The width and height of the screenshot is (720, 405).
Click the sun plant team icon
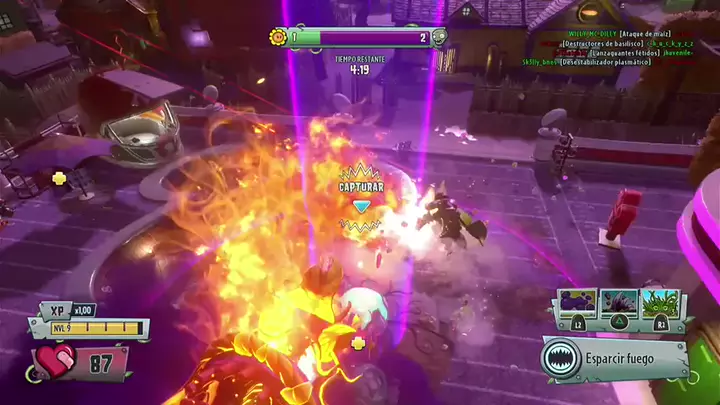click(x=277, y=38)
